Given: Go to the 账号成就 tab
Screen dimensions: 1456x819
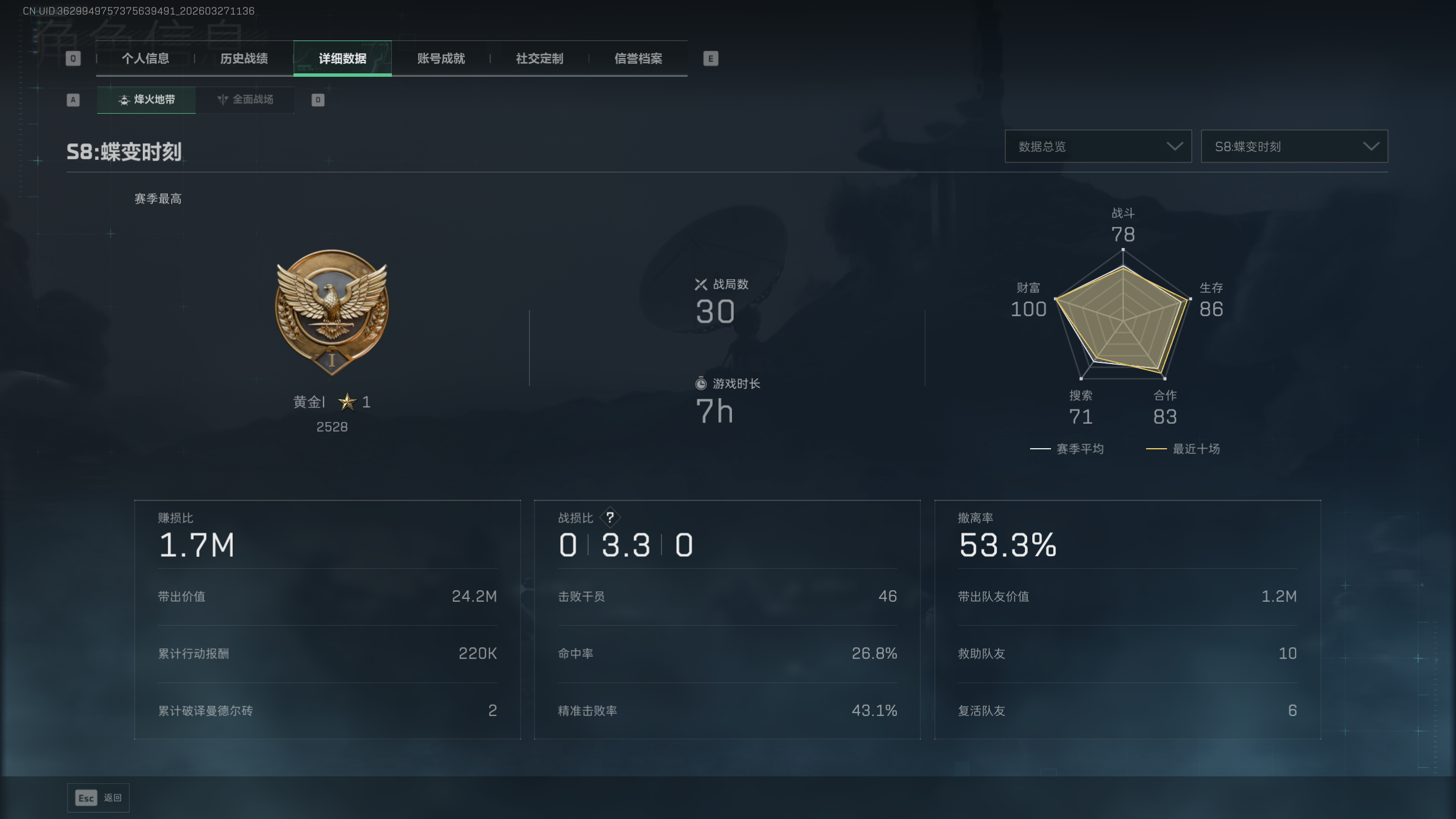Looking at the screenshot, I should (x=441, y=59).
